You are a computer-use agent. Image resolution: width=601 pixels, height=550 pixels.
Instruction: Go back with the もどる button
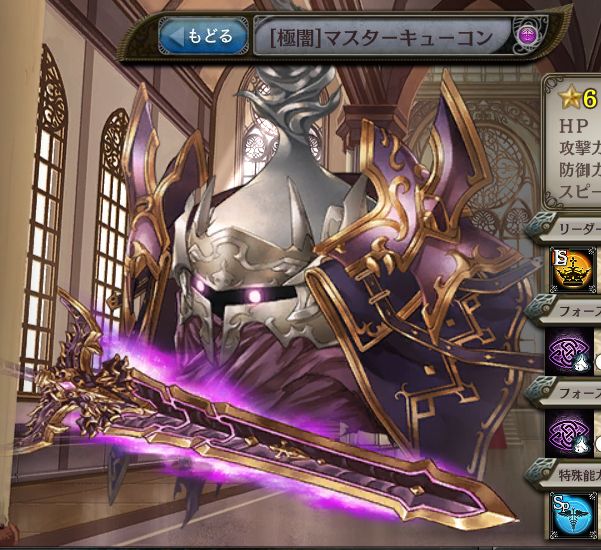tap(202, 38)
